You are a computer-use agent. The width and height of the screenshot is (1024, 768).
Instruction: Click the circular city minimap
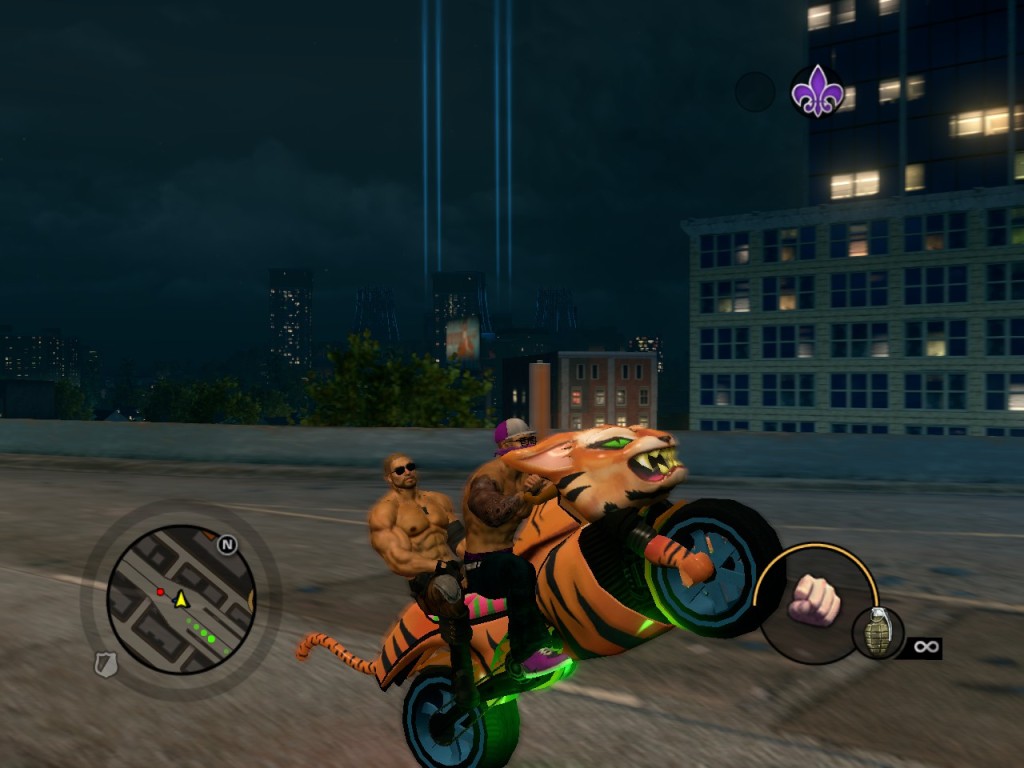pos(181,598)
